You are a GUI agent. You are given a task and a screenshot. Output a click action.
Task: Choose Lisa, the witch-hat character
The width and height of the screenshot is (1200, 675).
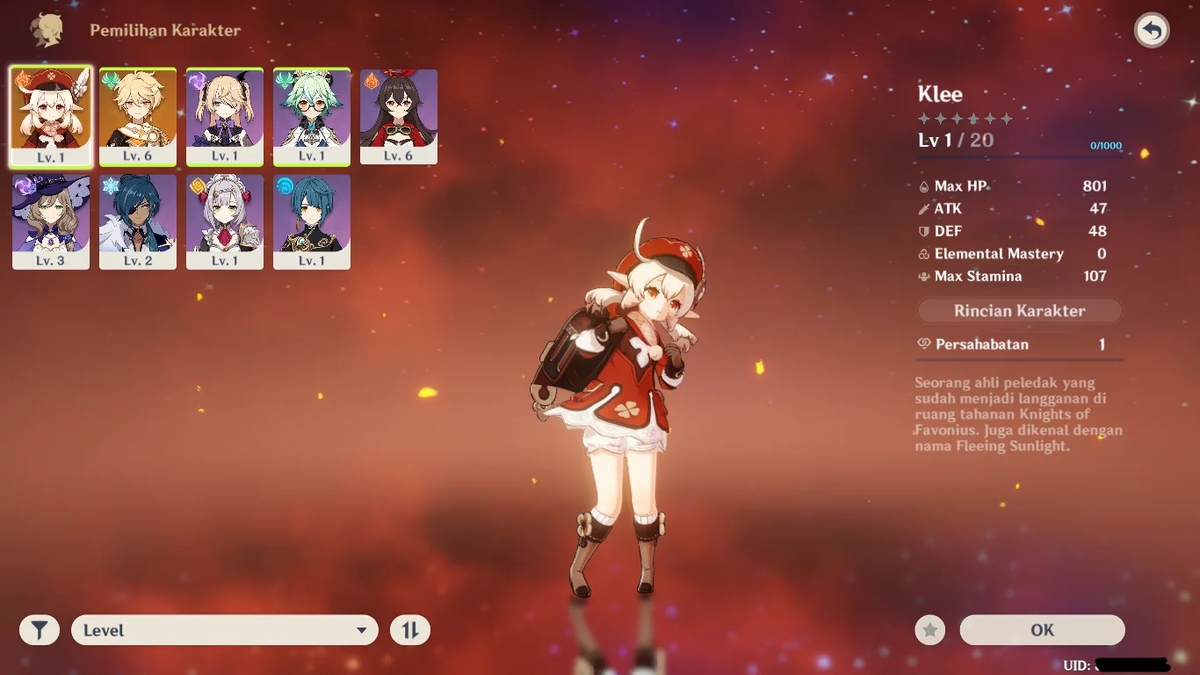(51, 221)
